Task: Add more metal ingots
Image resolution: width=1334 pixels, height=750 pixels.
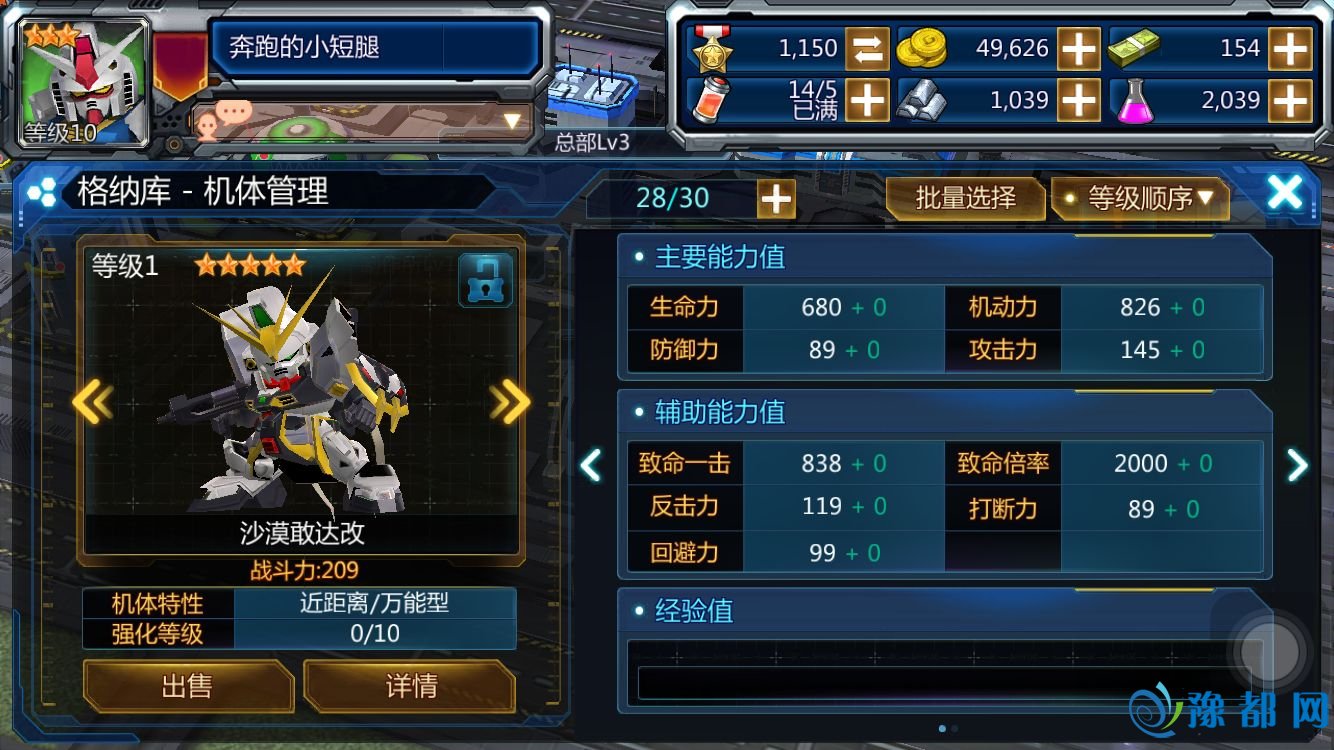Action: (1079, 100)
